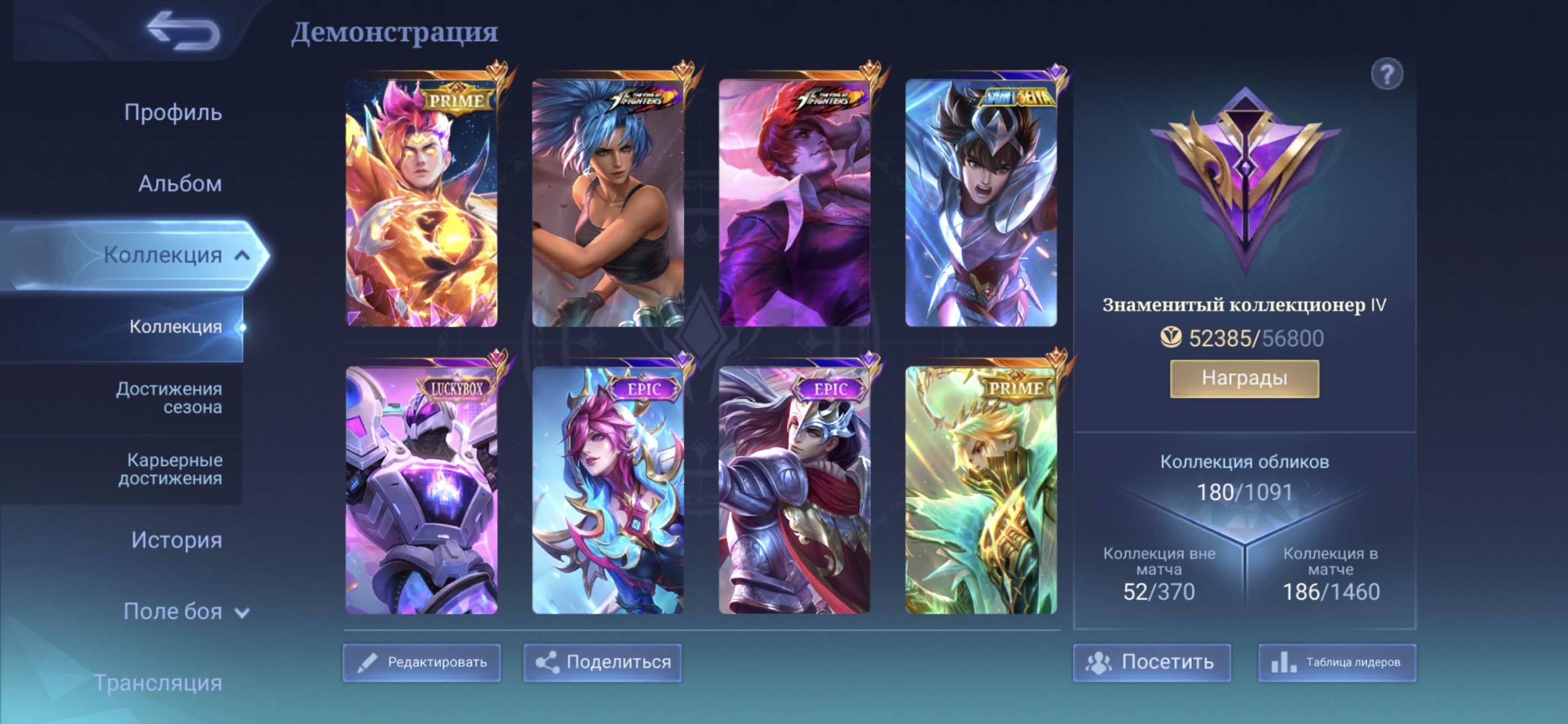1568x724 pixels.
Task: Pick the blue-haired King of Fighters card
Action: (608, 202)
